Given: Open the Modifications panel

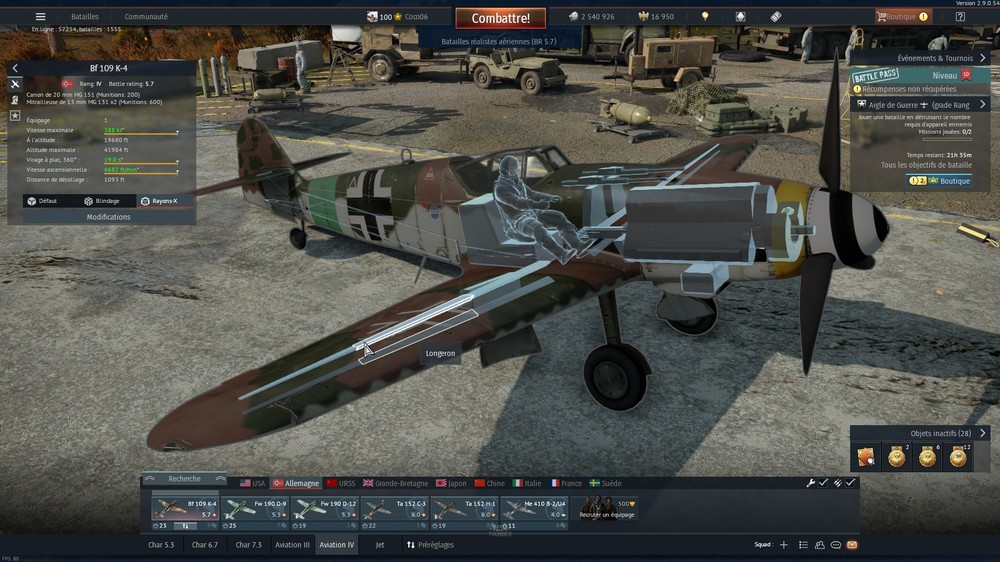Looking at the screenshot, I should pyautogui.click(x=108, y=217).
